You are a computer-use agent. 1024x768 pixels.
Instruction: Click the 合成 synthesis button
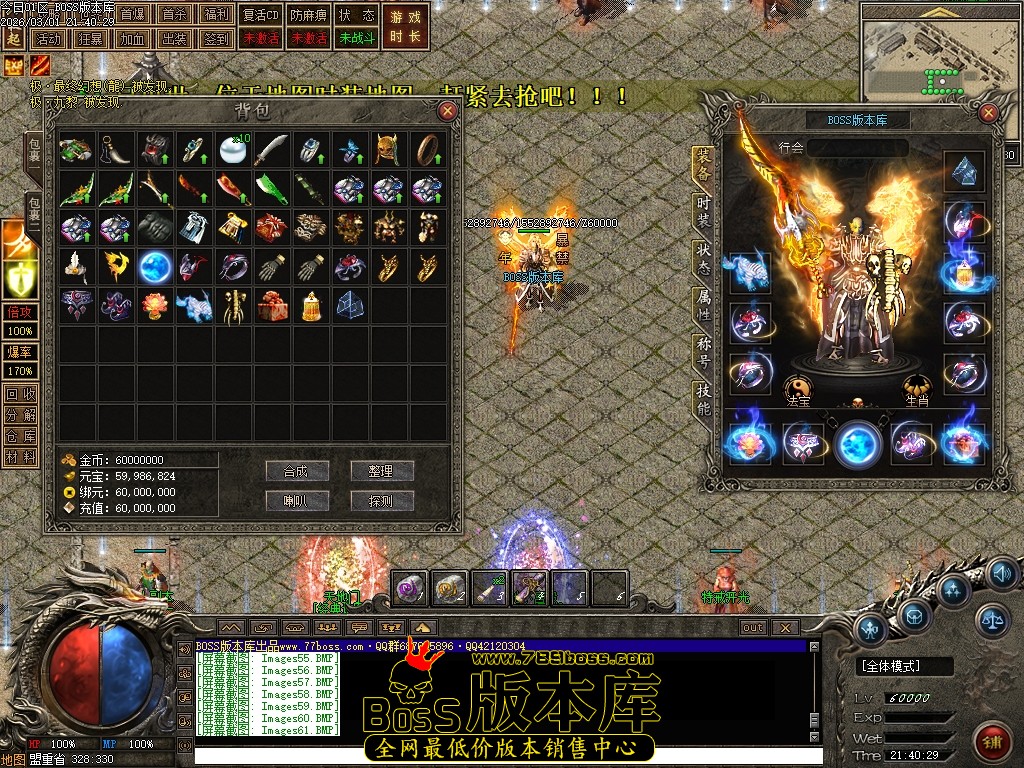(297, 471)
